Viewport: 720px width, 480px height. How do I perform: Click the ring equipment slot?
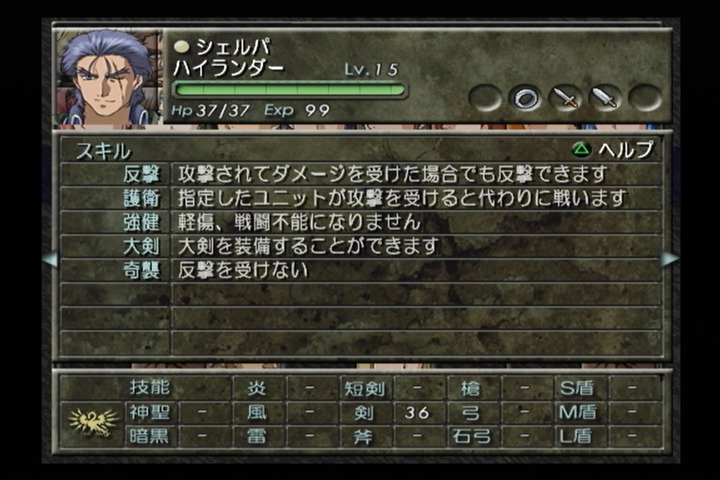tap(526, 98)
